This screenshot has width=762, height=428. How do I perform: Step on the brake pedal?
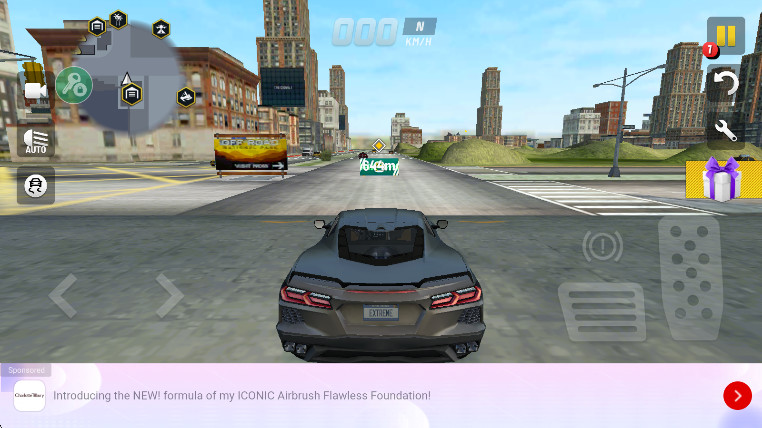click(602, 311)
